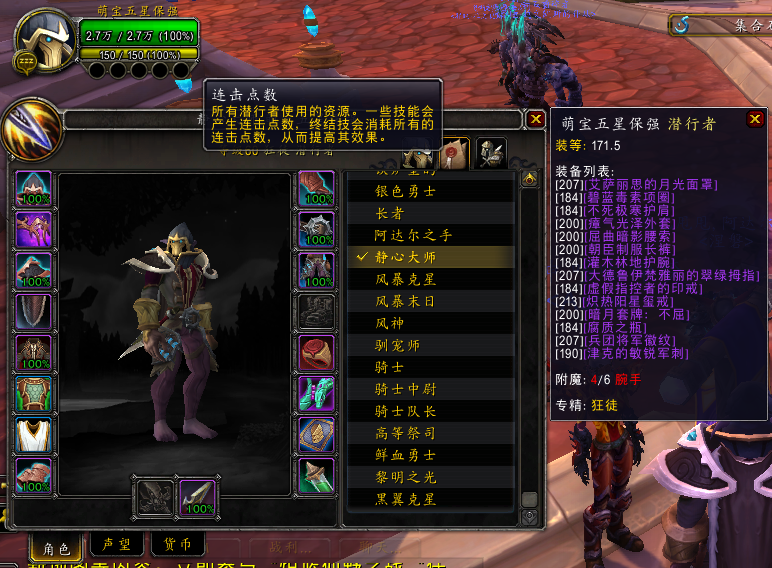Pick the 黑翼克星 title
Image resolution: width=772 pixels, height=568 pixels.
point(405,499)
